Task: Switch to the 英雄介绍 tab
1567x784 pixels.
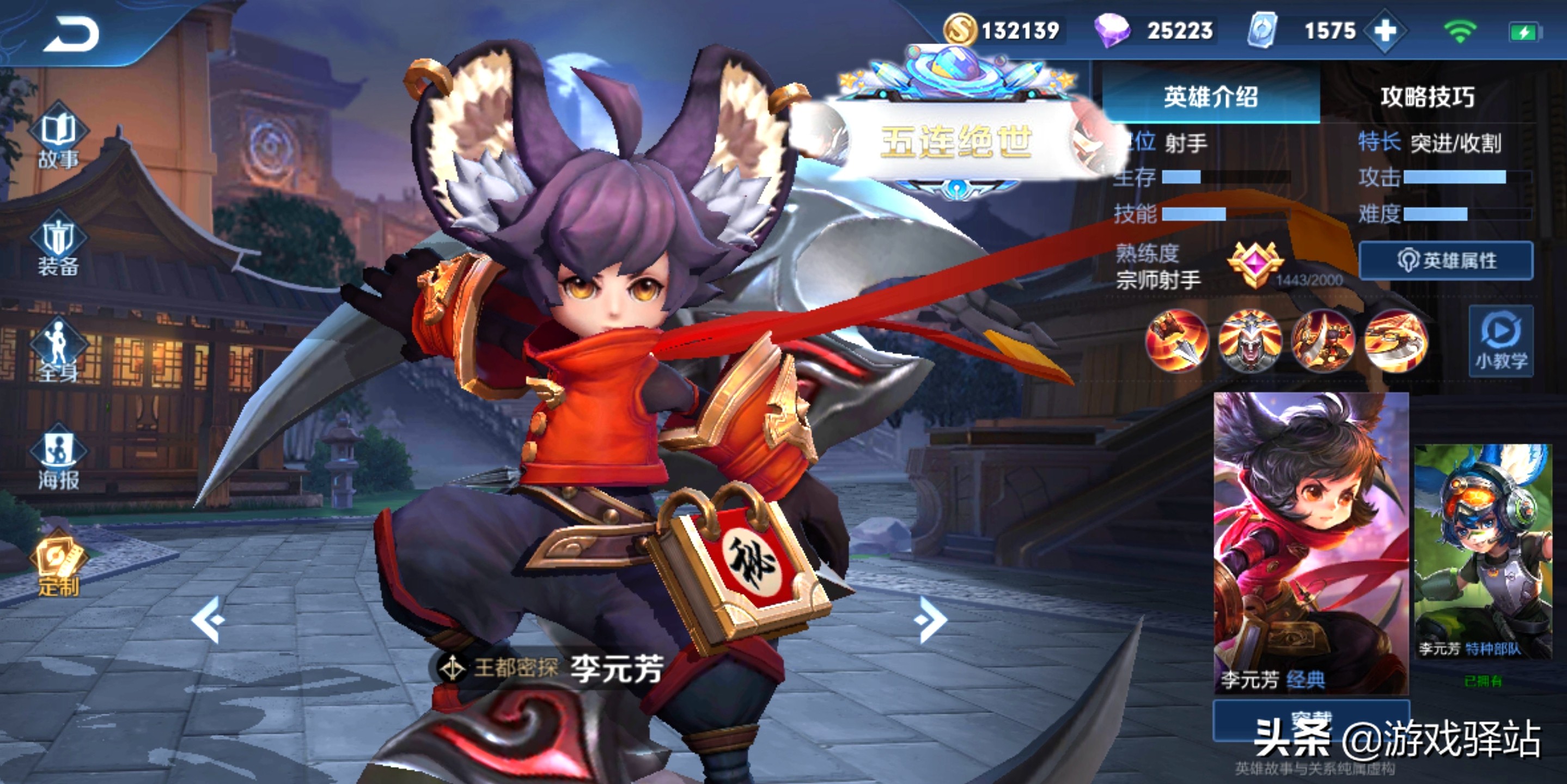Action: pyautogui.click(x=1211, y=97)
